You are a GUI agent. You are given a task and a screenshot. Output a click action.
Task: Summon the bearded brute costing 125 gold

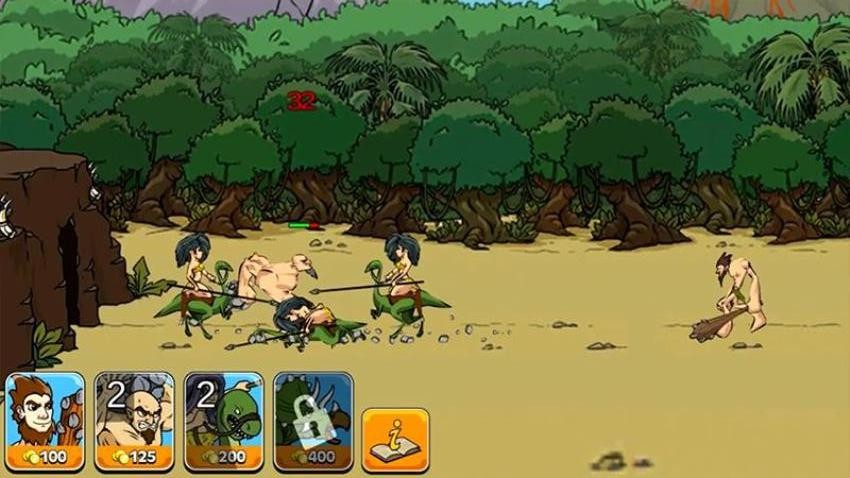coord(134,421)
